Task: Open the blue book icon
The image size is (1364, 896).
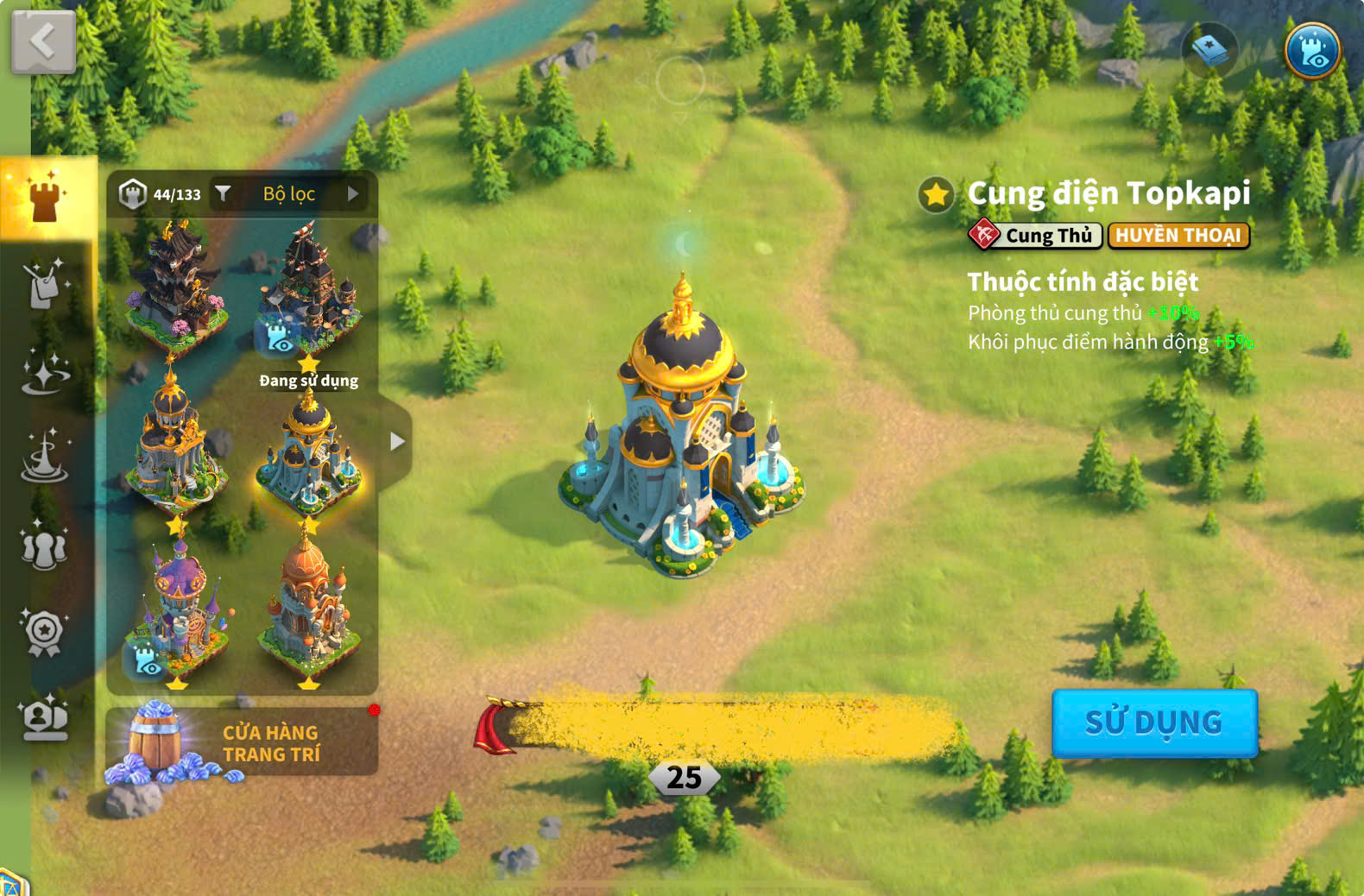Action: (1209, 51)
